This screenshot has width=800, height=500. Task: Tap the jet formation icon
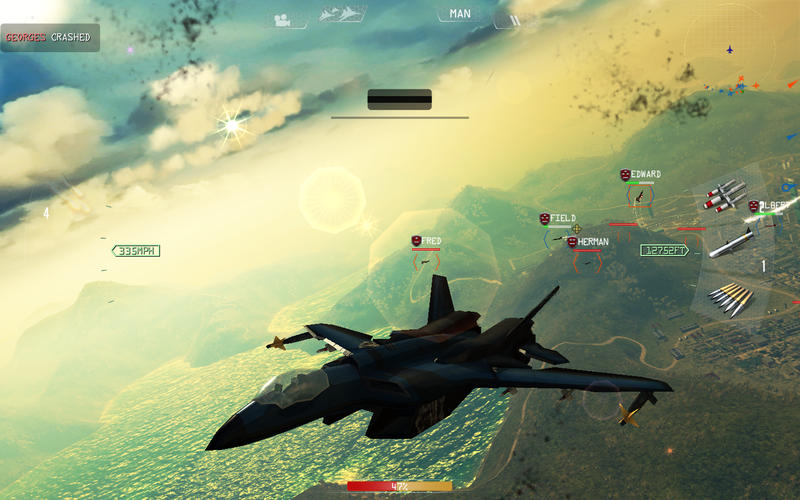(x=342, y=15)
